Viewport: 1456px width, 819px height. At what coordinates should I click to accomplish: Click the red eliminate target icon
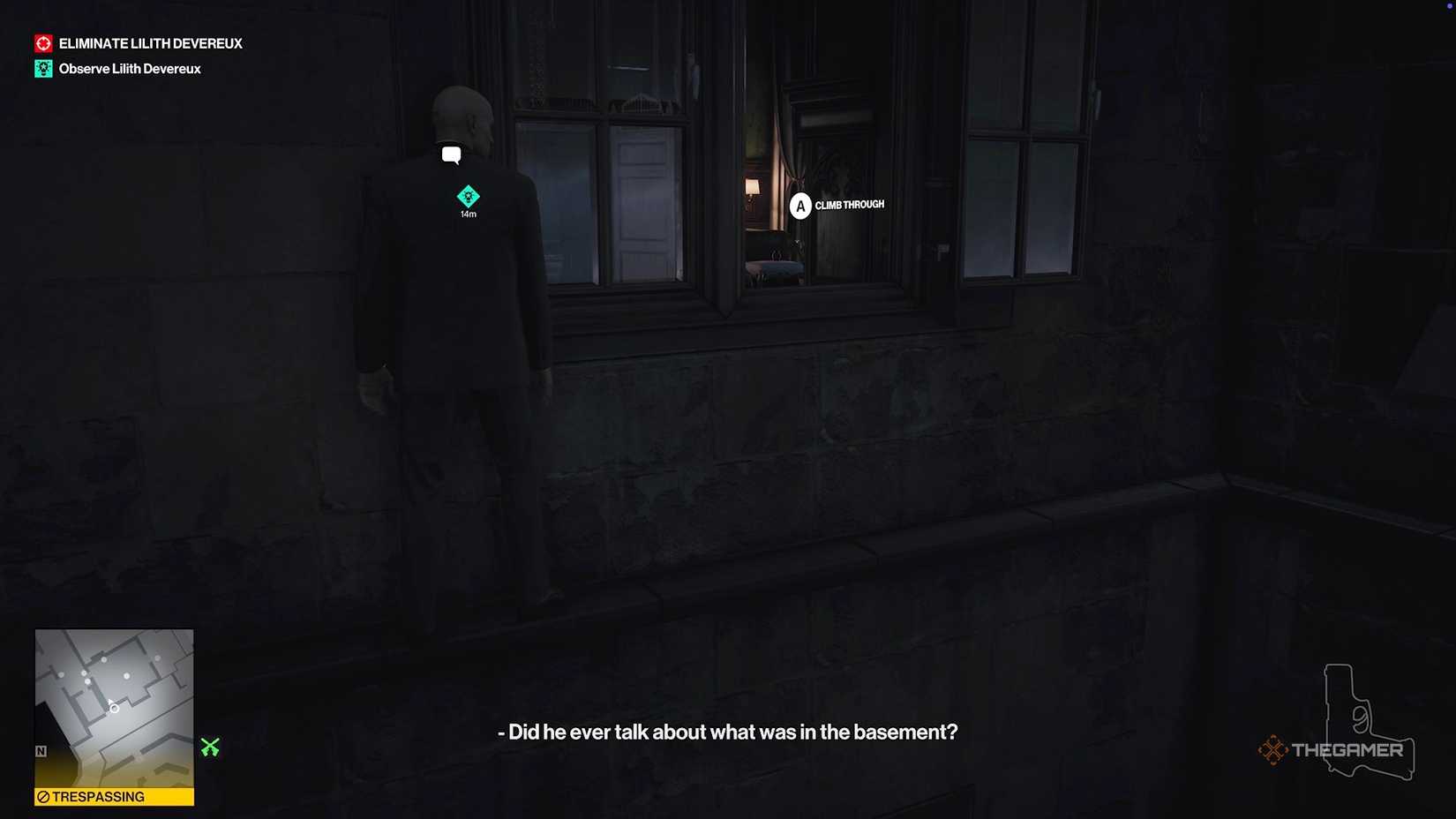point(43,41)
